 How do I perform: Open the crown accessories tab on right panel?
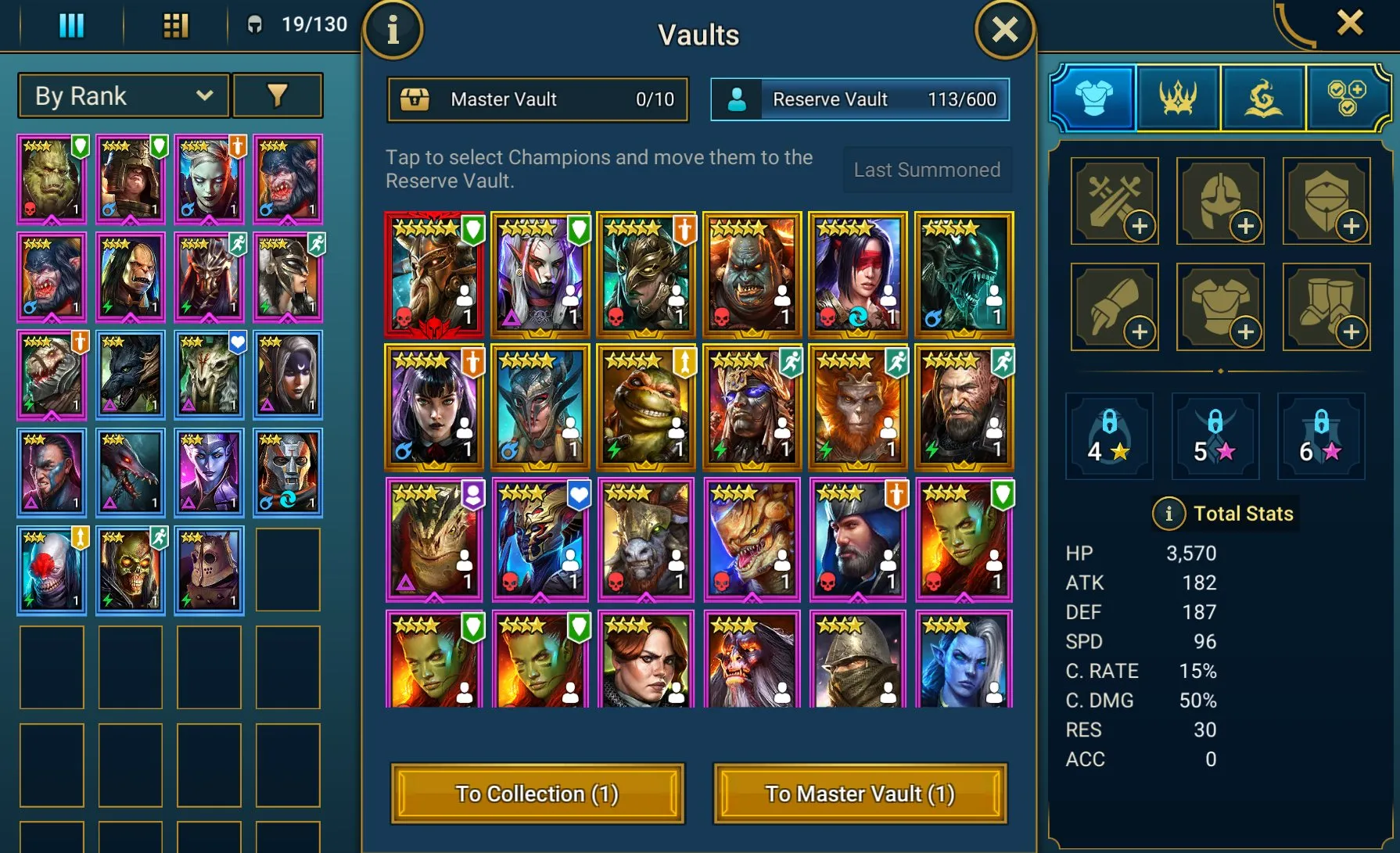point(1178,96)
